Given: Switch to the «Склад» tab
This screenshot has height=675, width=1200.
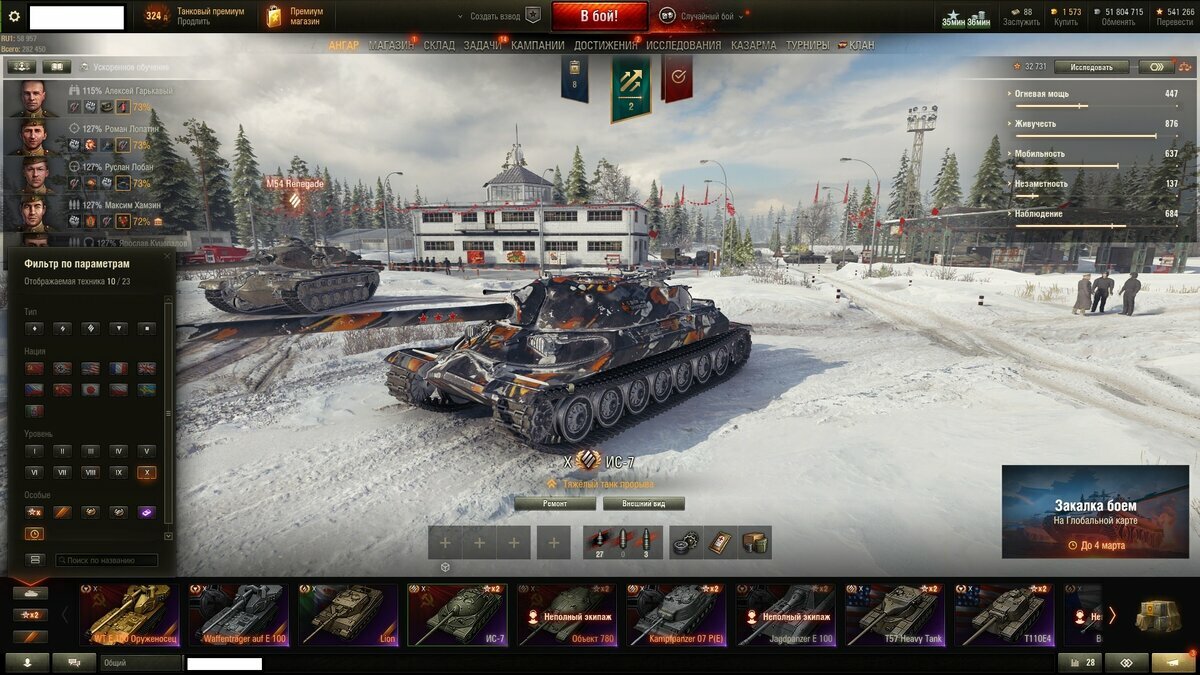Looking at the screenshot, I should coord(439,45).
